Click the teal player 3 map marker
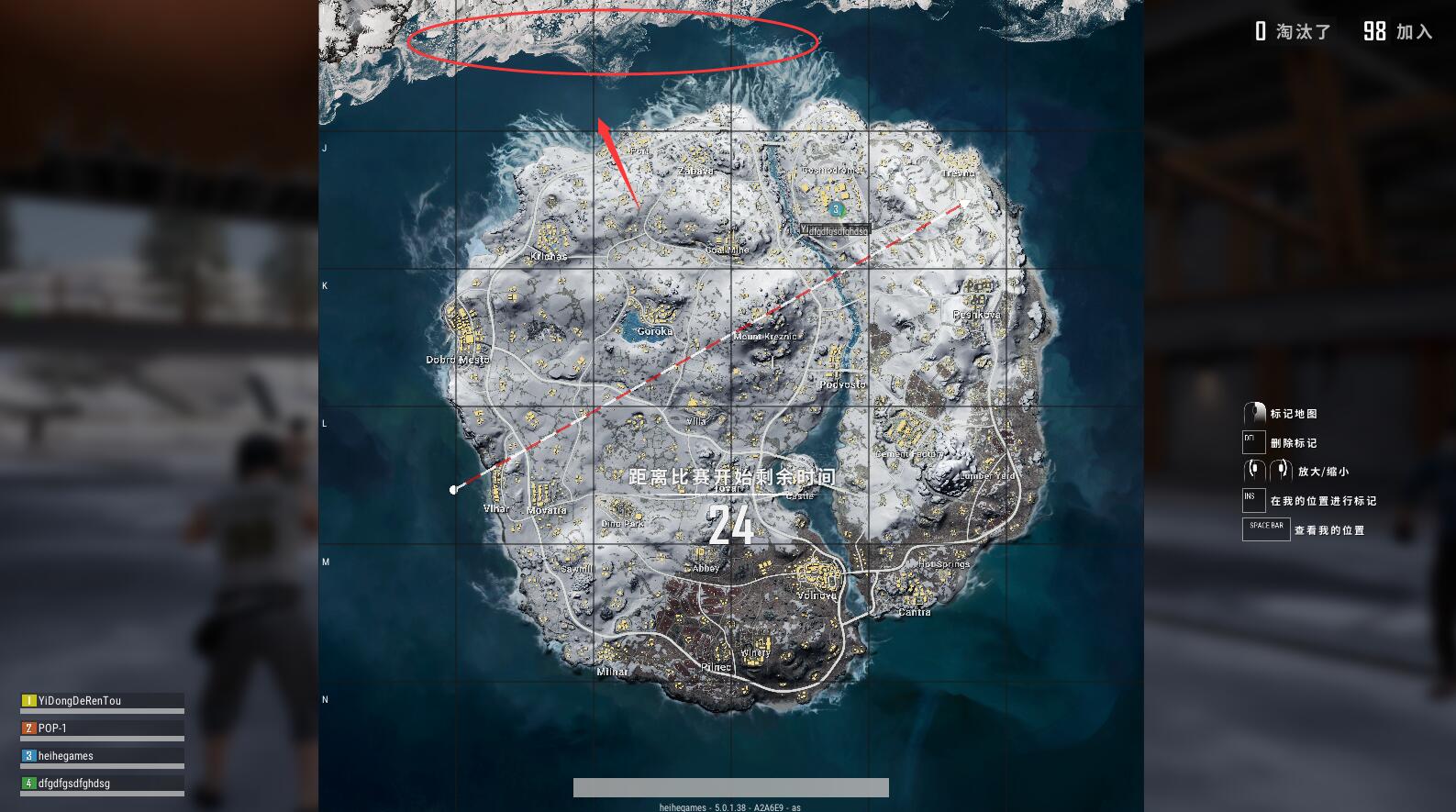 tap(836, 209)
